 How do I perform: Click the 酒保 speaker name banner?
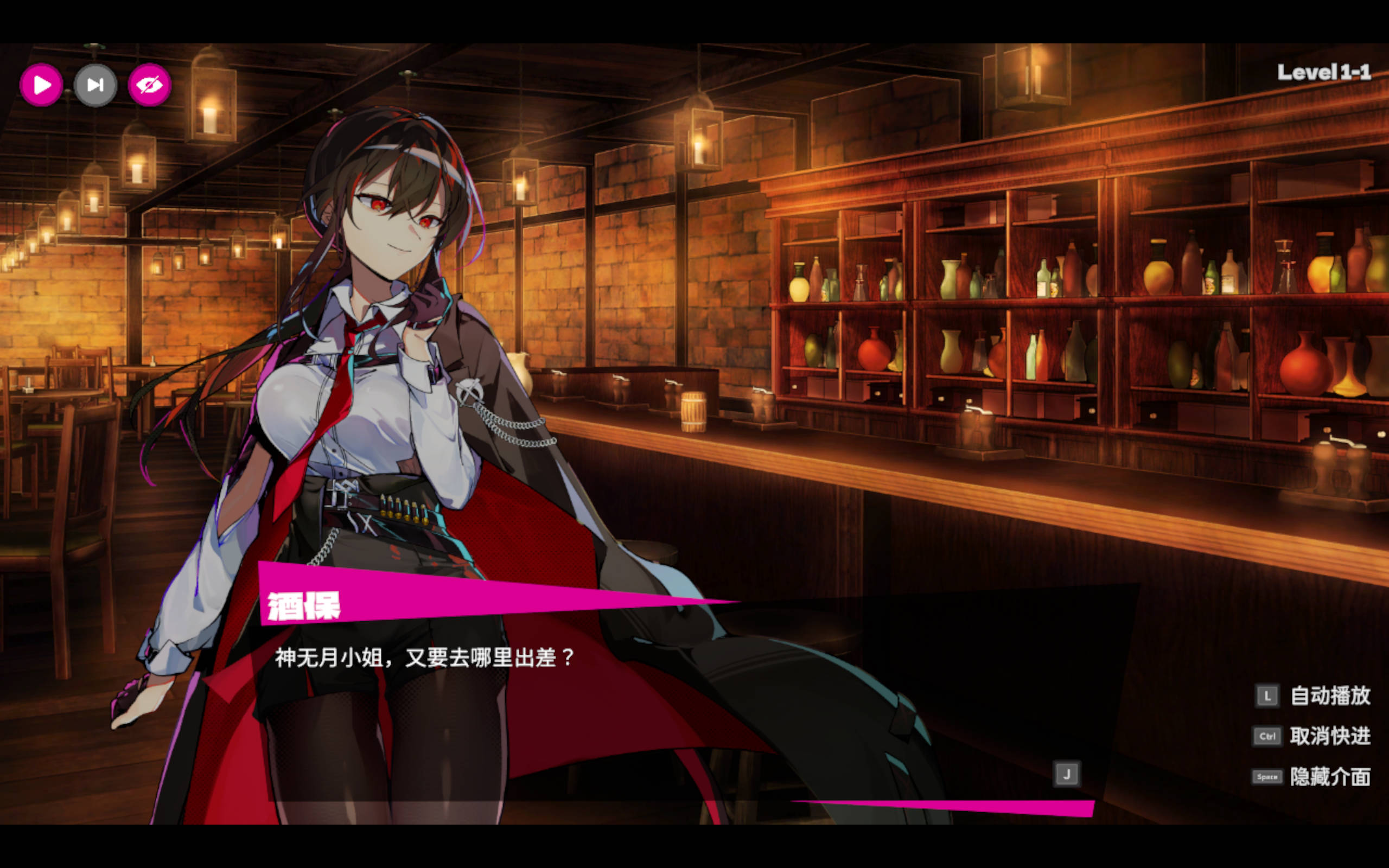303,606
